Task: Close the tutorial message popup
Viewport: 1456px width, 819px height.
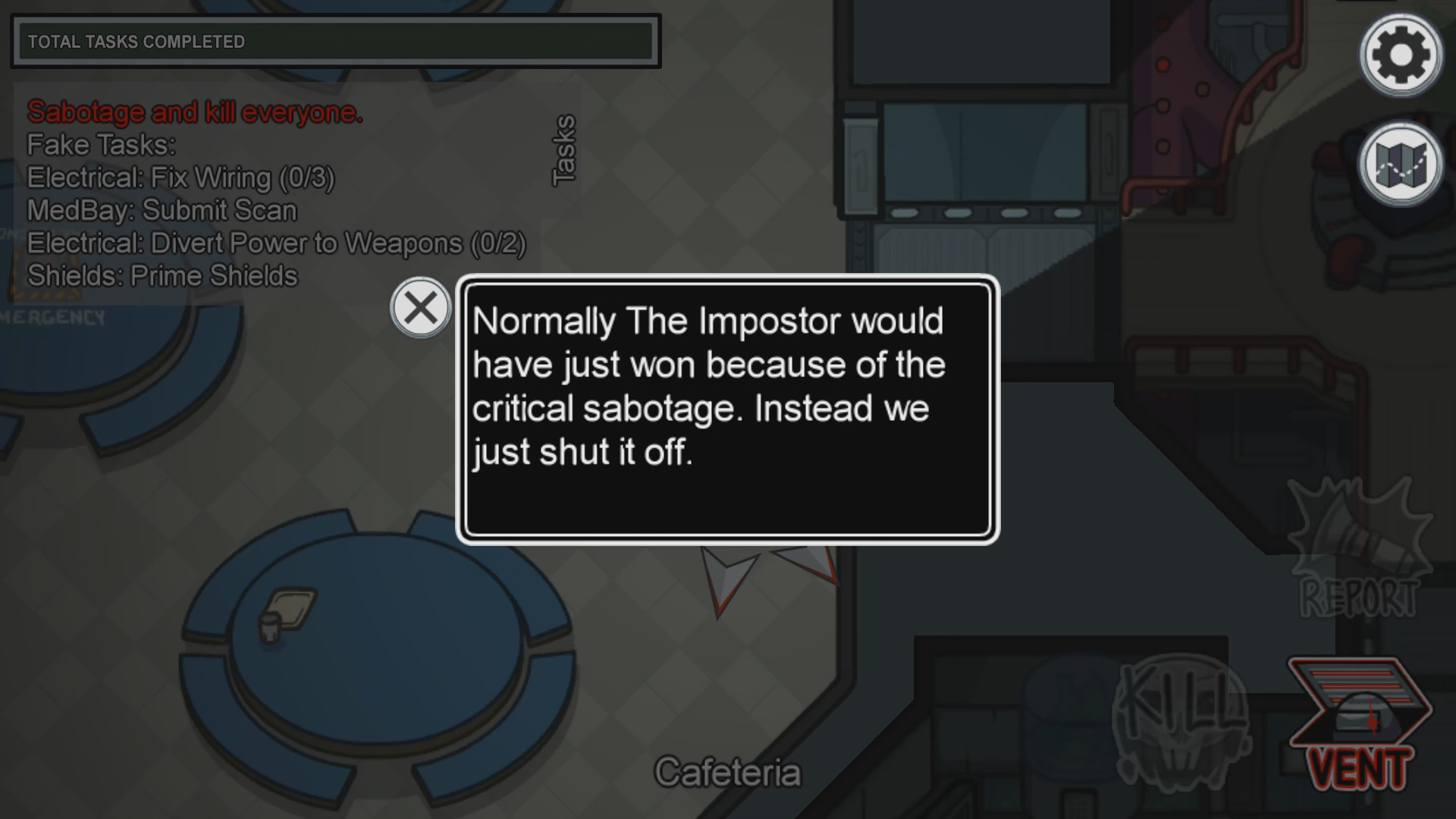Action: point(420,308)
